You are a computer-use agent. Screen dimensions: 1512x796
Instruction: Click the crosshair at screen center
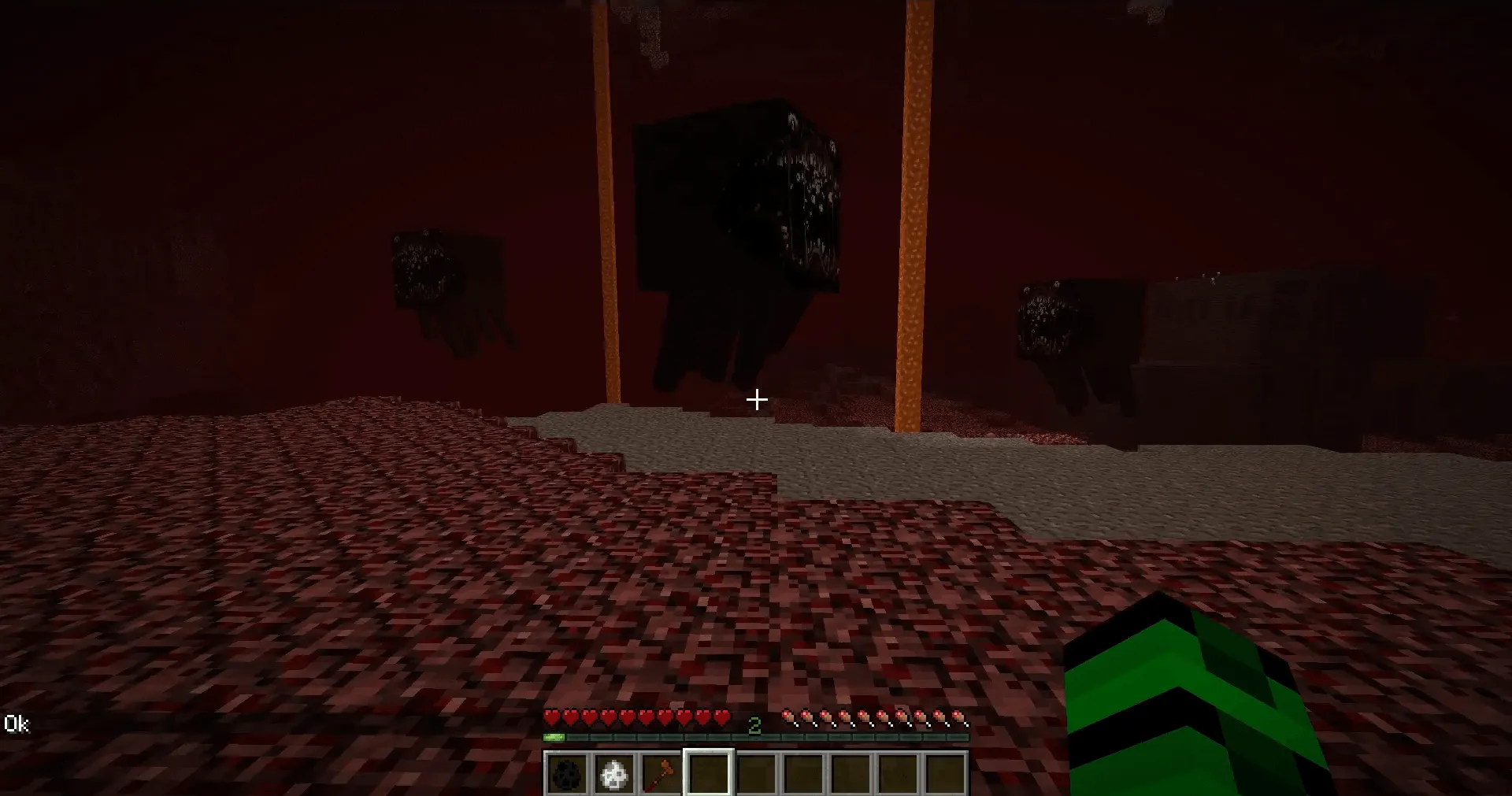pyautogui.click(x=756, y=399)
